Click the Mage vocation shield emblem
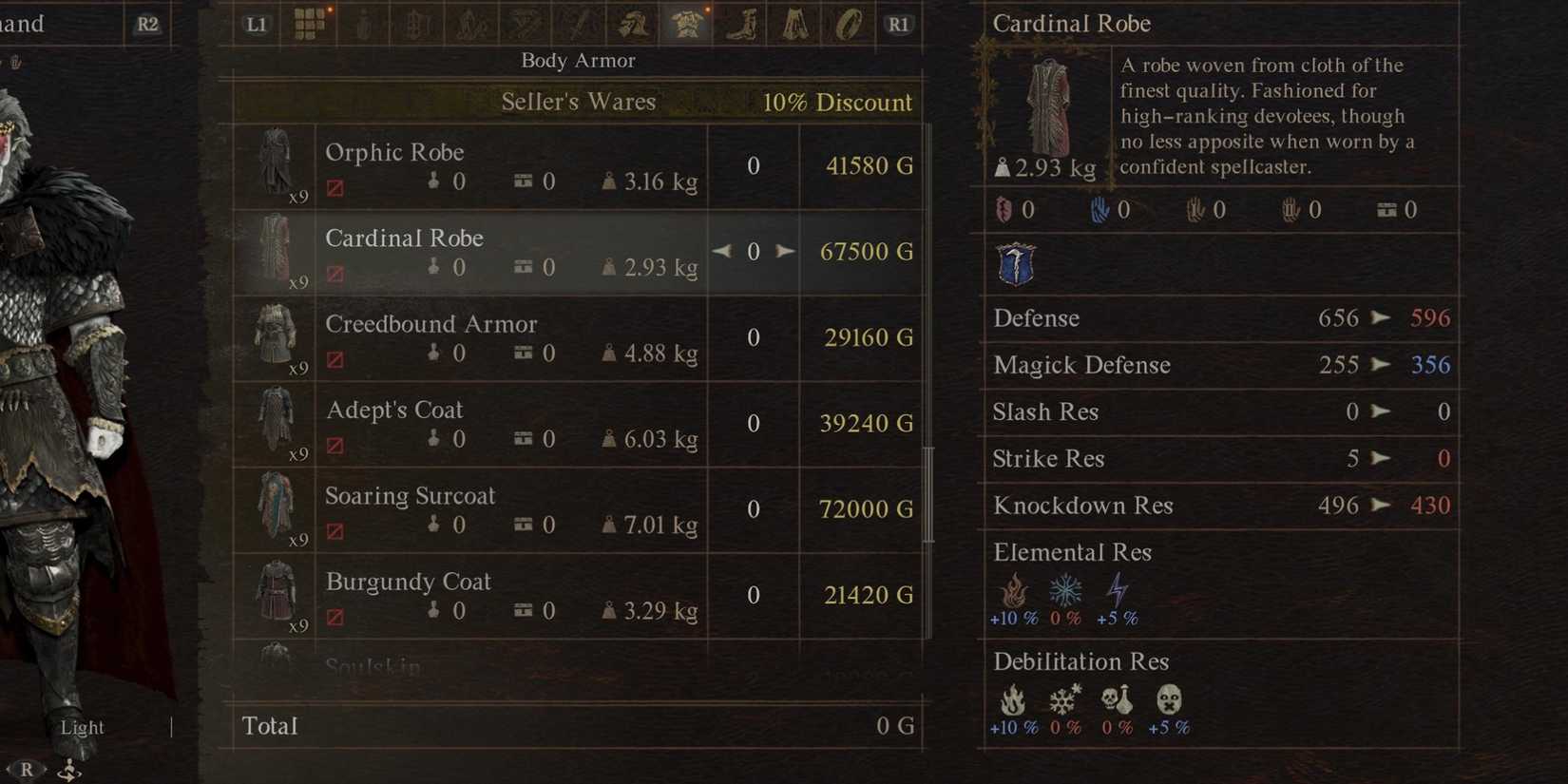This screenshot has height=784, width=1568. pyautogui.click(x=1015, y=263)
